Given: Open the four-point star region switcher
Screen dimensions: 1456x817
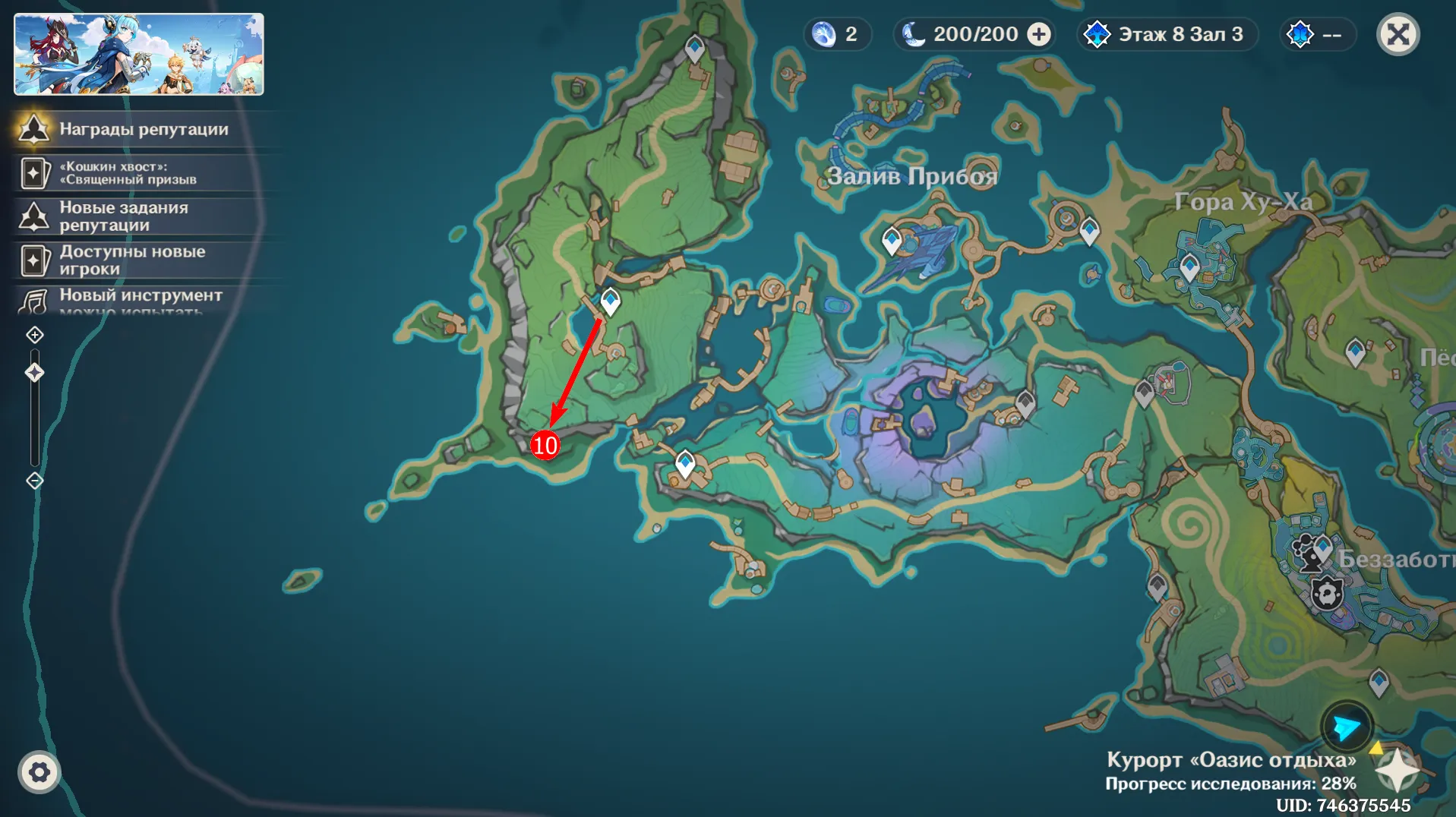Looking at the screenshot, I should click(x=1397, y=770).
